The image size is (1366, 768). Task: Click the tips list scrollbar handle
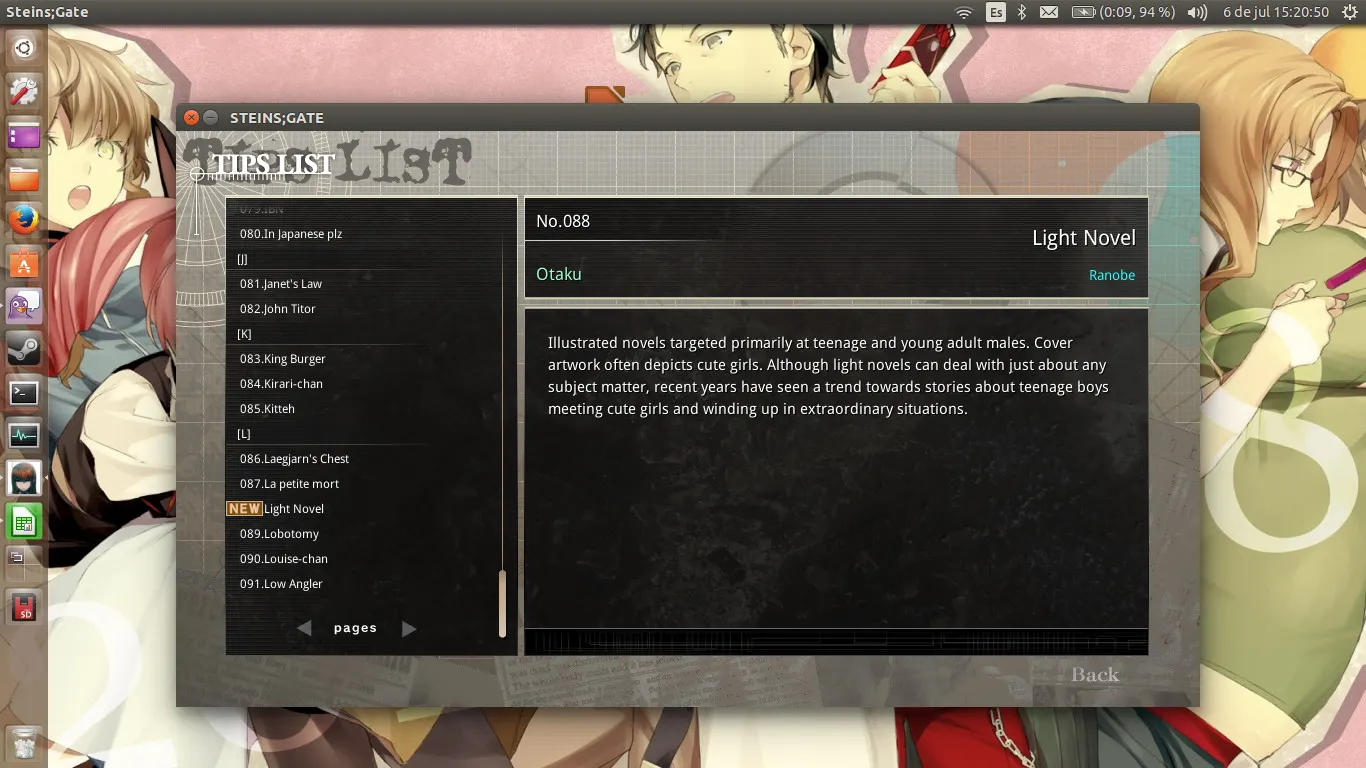[x=503, y=603]
